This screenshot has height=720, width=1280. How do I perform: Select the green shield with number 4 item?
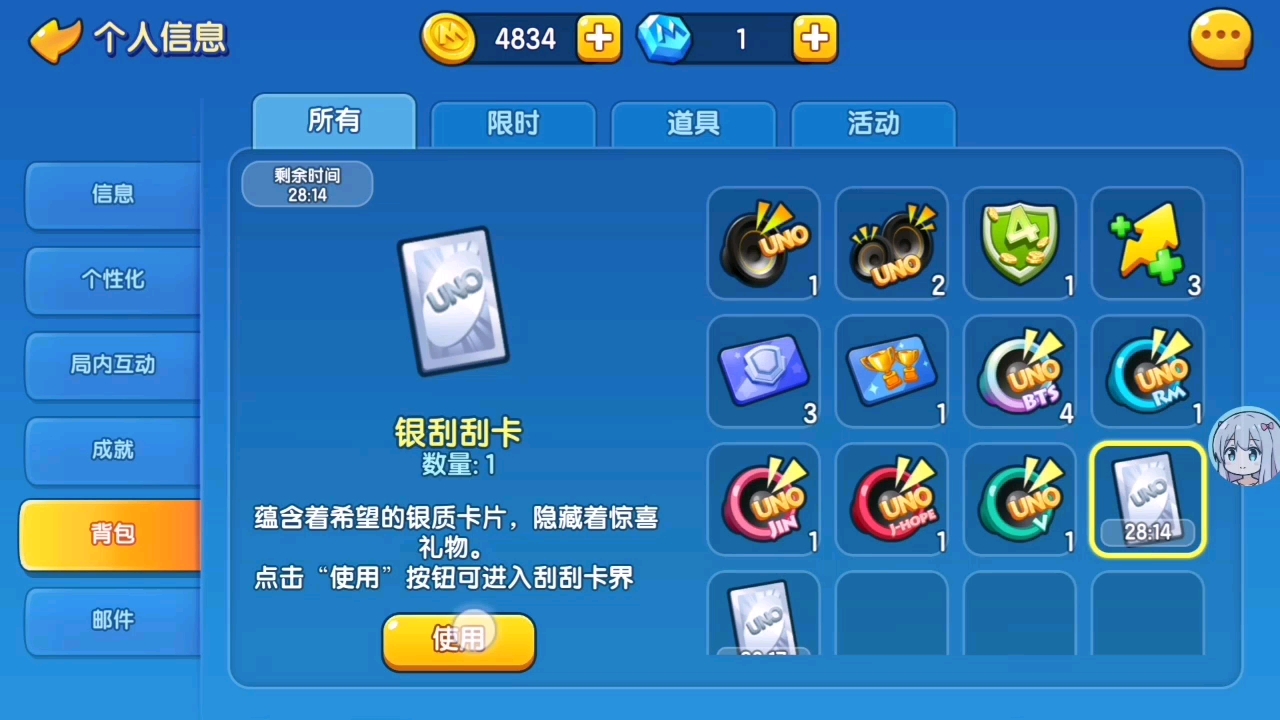tap(1019, 243)
